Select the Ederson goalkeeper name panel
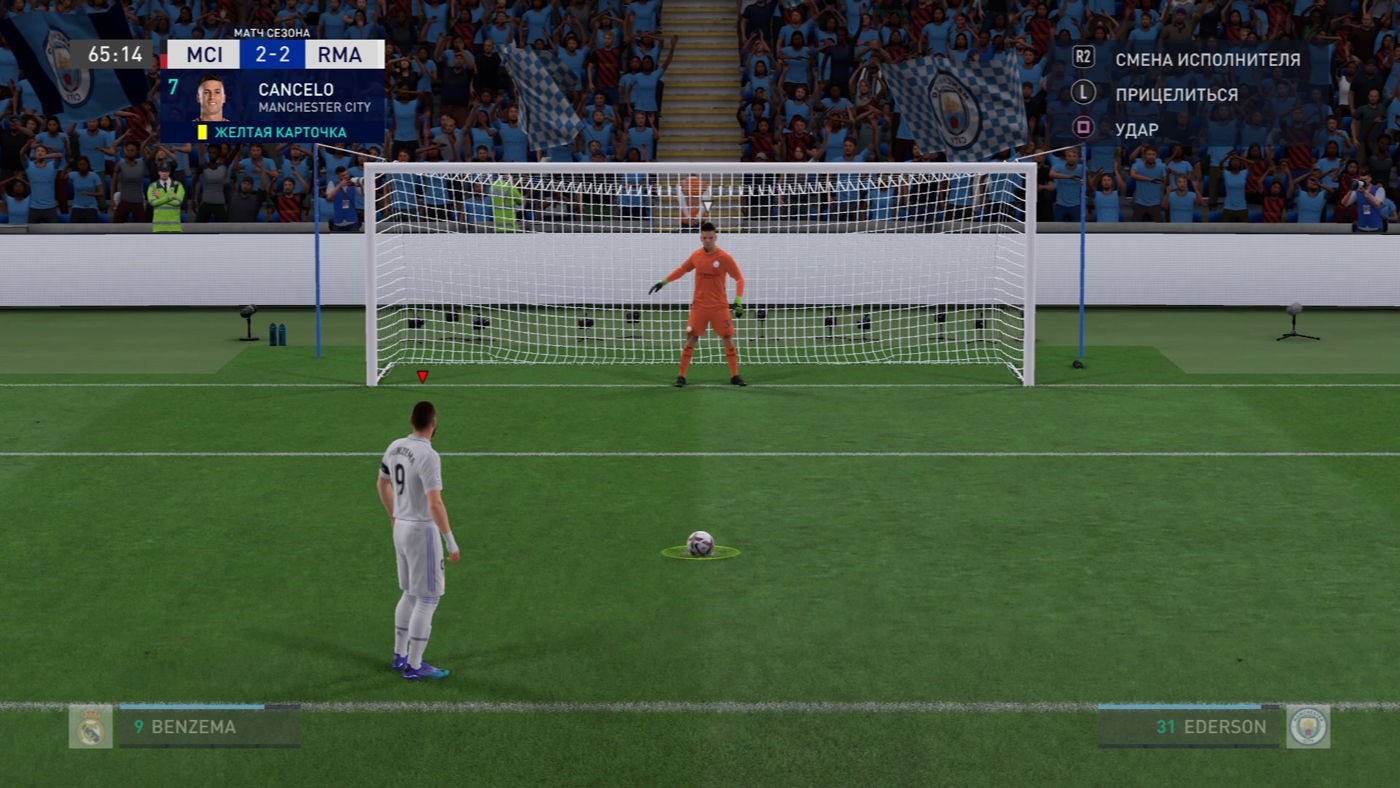Viewport: 1400px width, 788px height. tap(1189, 727)
